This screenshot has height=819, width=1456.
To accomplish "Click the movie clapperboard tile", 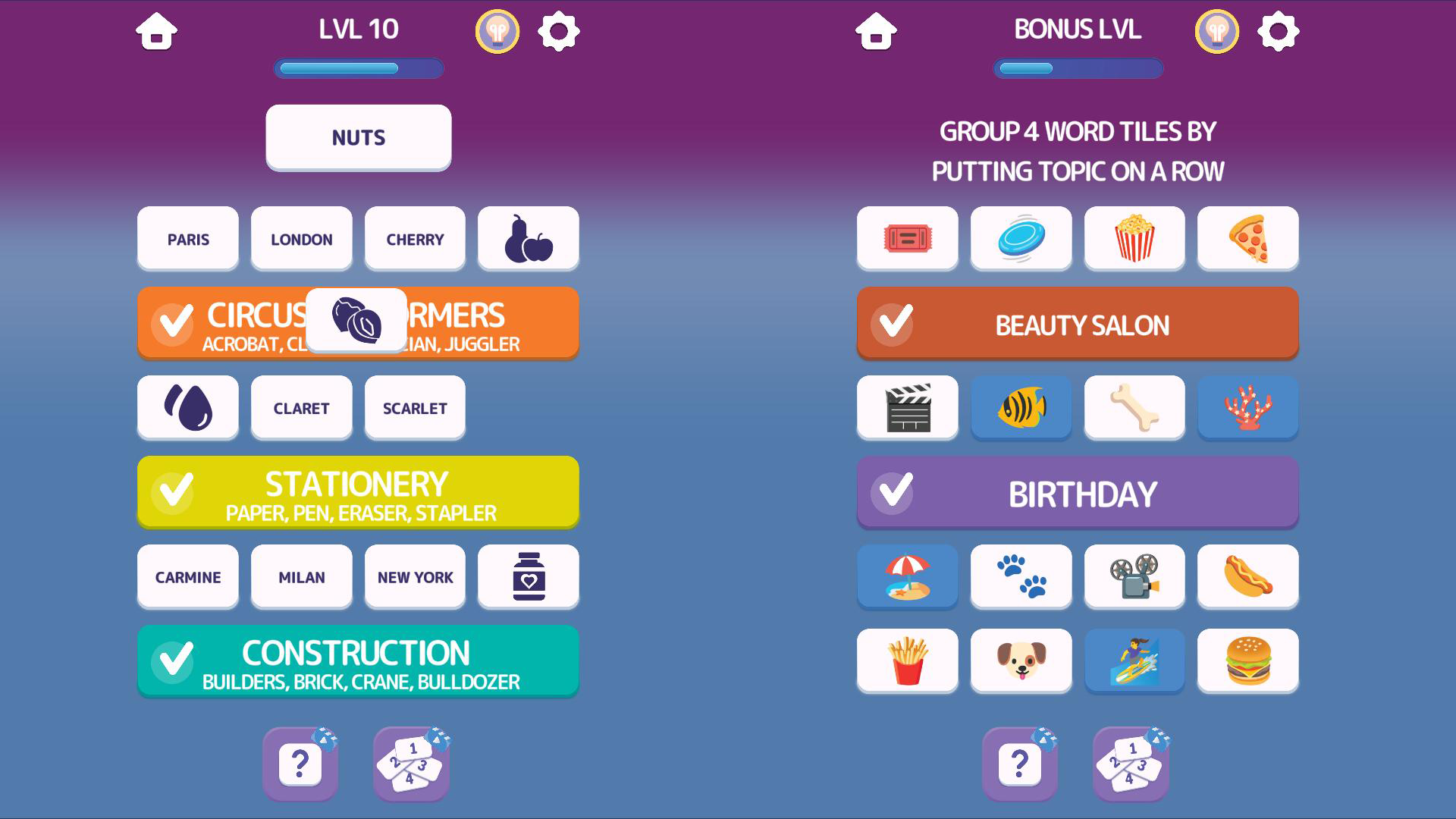I will coord(907,407).
